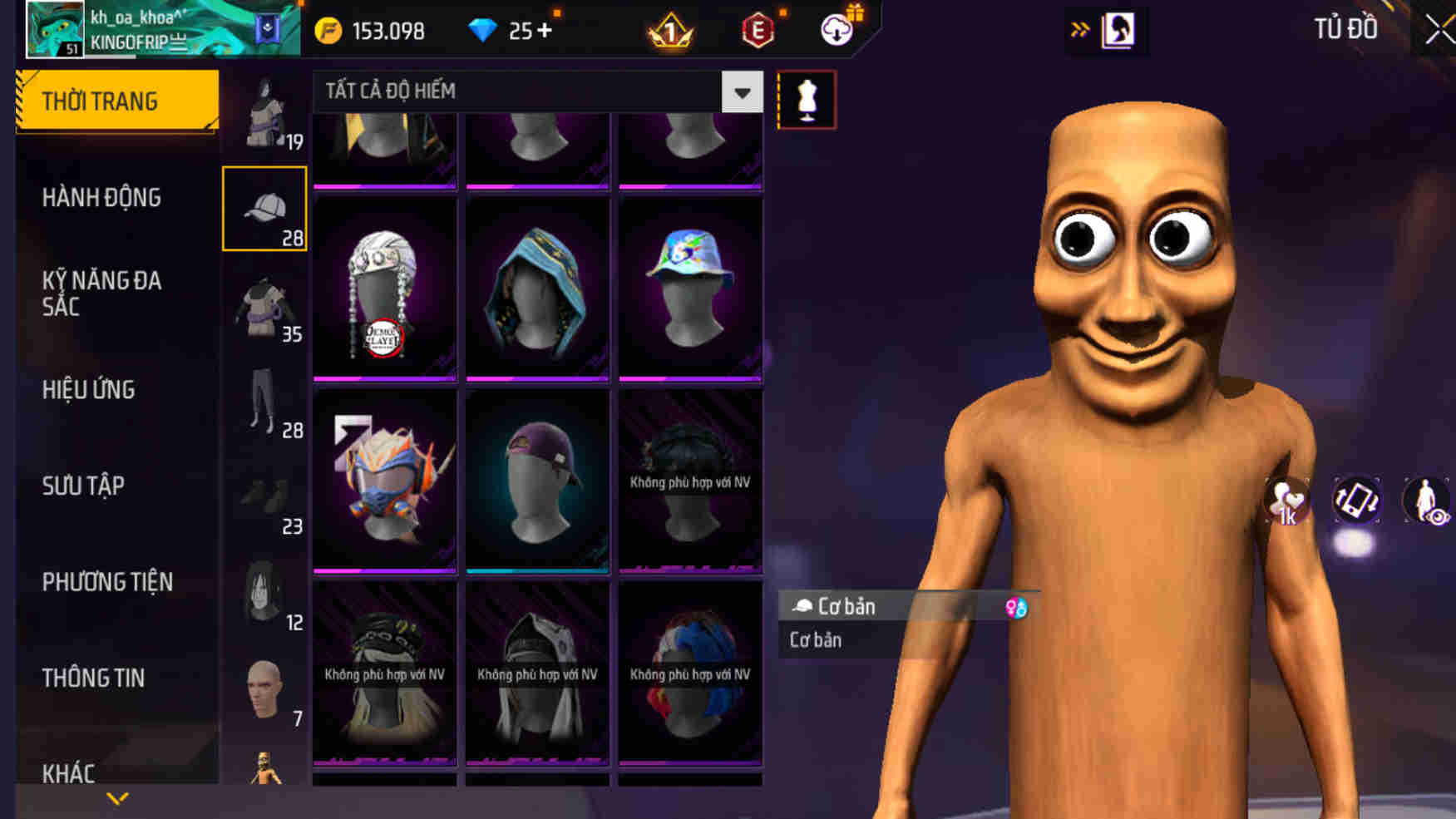1456x819 pixels.
Task: Click the gender toggle on the Cơ bản row
Action: click(1017, 606)
